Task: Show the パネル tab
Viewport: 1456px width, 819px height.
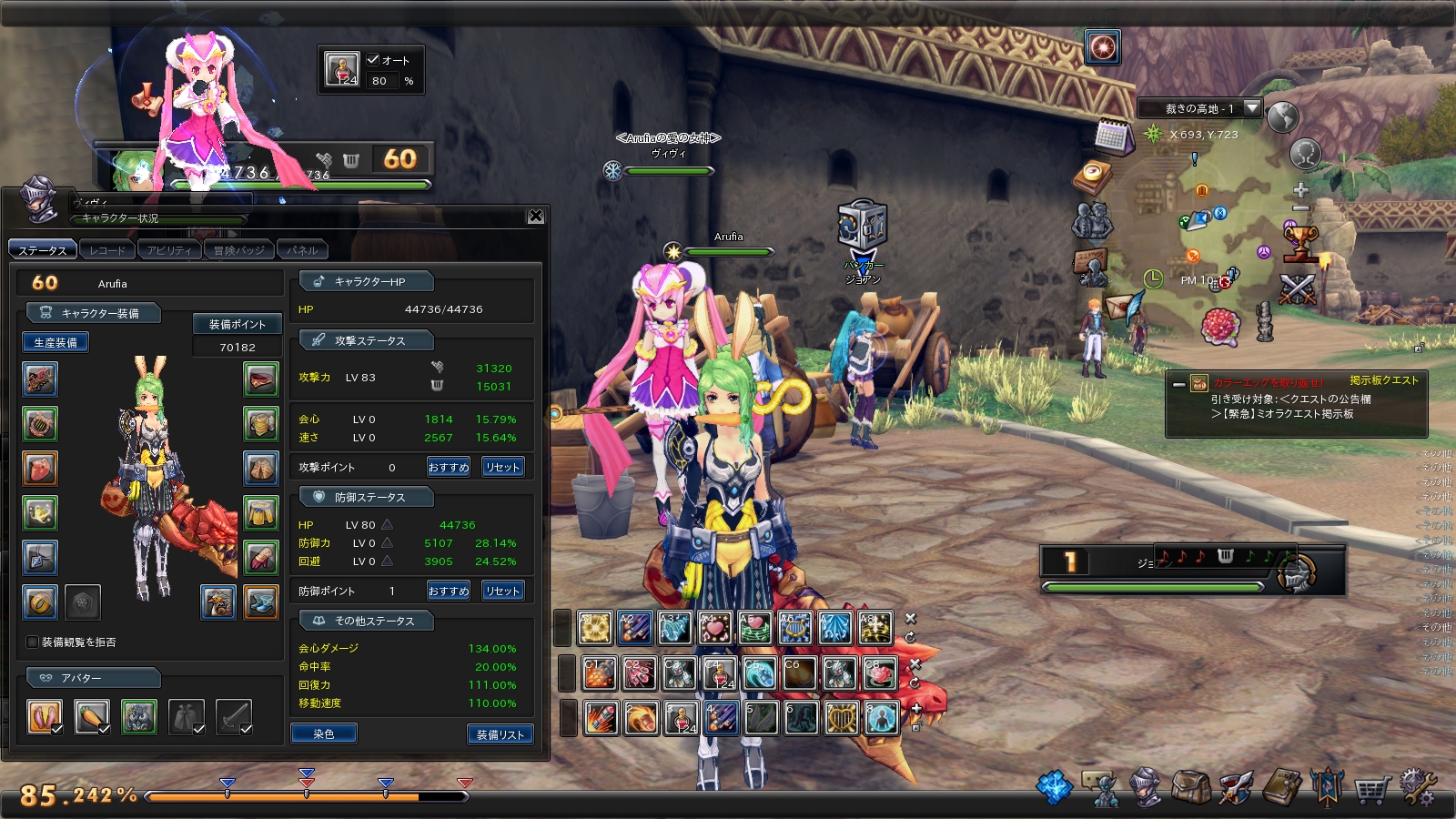Action: 302,250
